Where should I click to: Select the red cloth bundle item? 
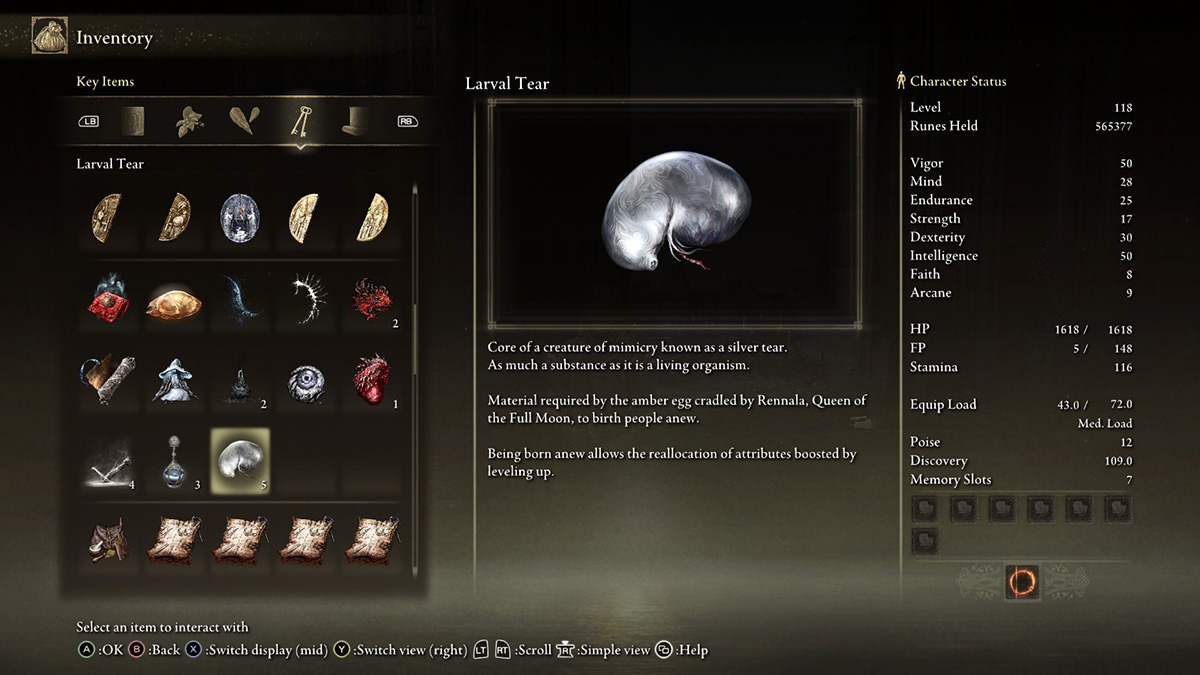point(107,297)
